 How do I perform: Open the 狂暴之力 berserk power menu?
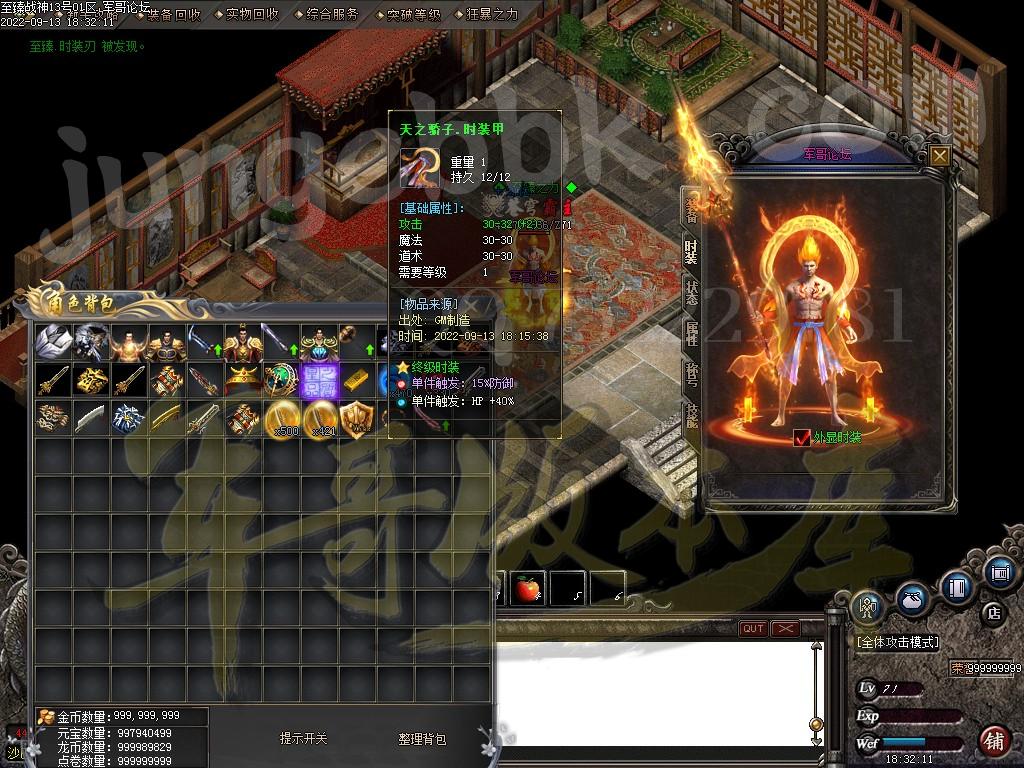[491, 14]
